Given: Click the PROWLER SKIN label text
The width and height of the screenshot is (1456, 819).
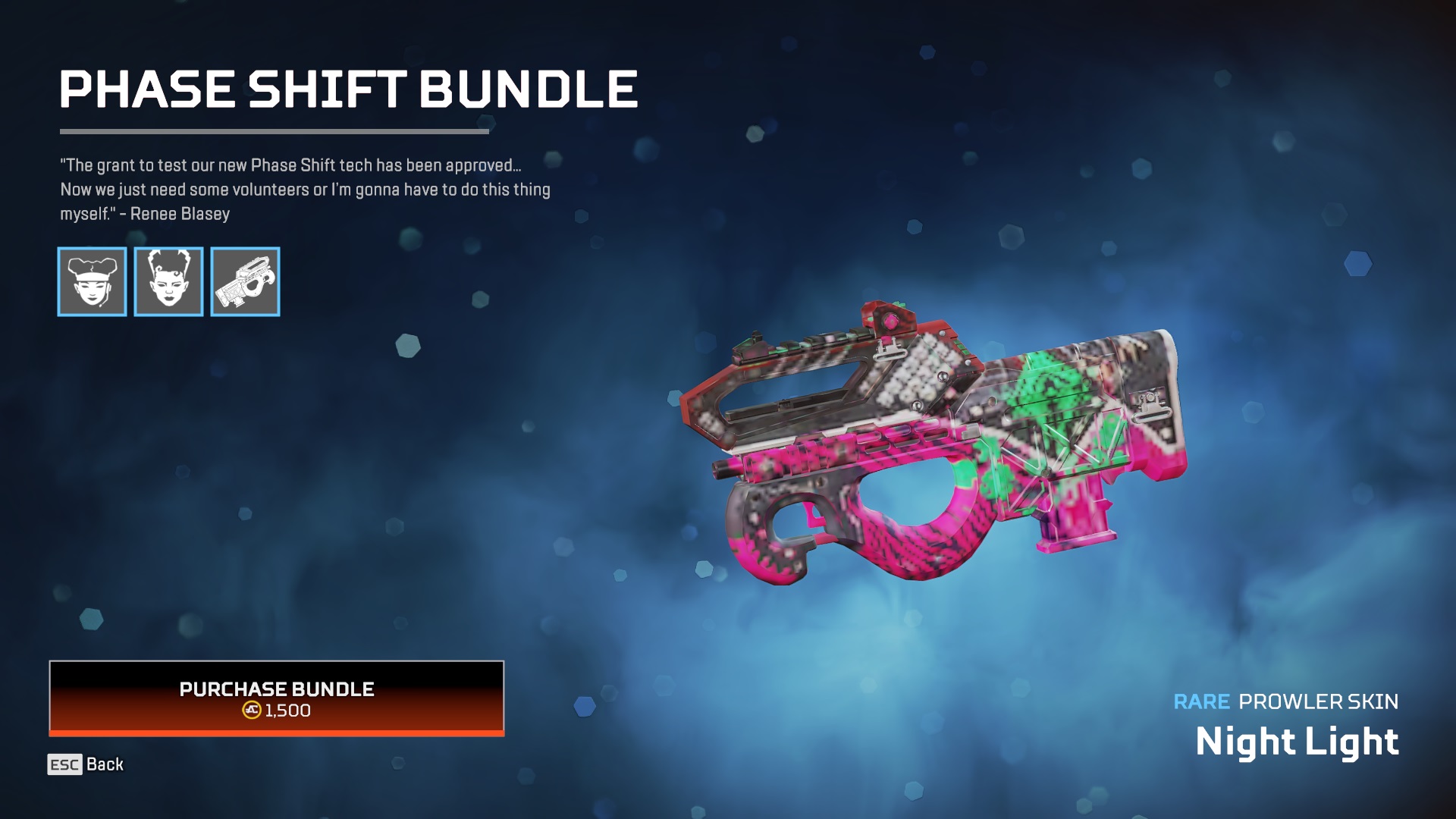Looking at the screenshot, I should (1319, 703).
